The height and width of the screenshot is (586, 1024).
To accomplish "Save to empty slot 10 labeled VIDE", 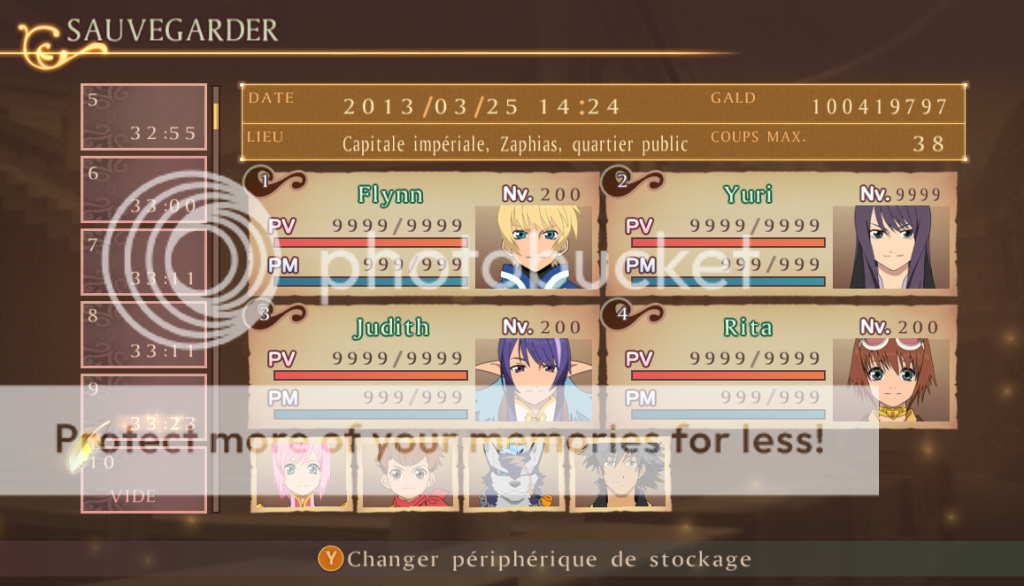I will tap(143, 480).
